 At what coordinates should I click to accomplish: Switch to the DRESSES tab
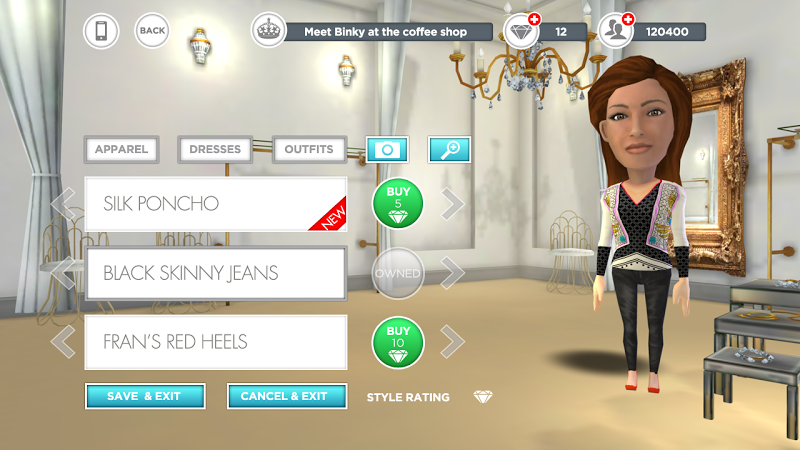[215, 150]
